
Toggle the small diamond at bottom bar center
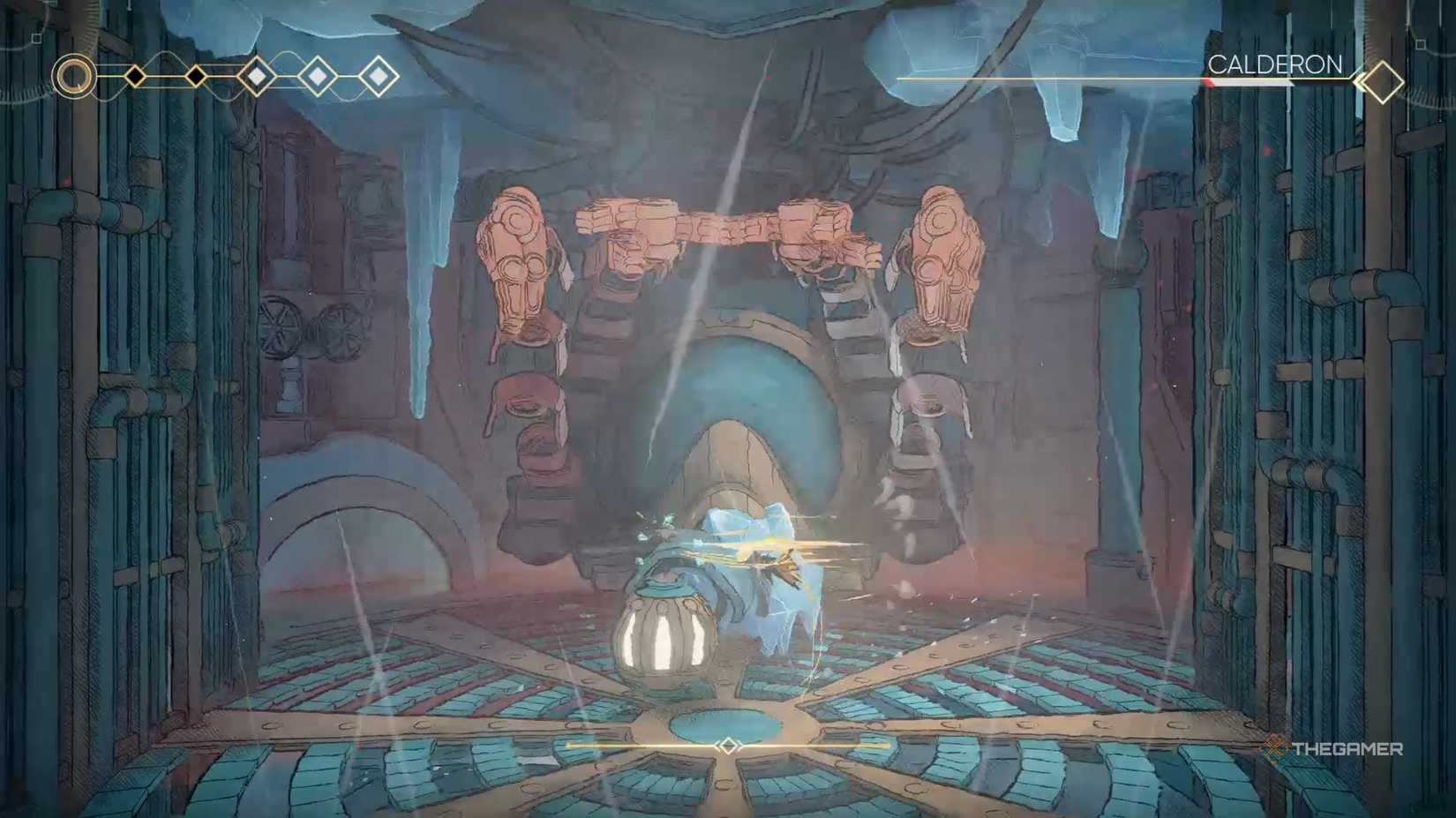coord(727,746)
